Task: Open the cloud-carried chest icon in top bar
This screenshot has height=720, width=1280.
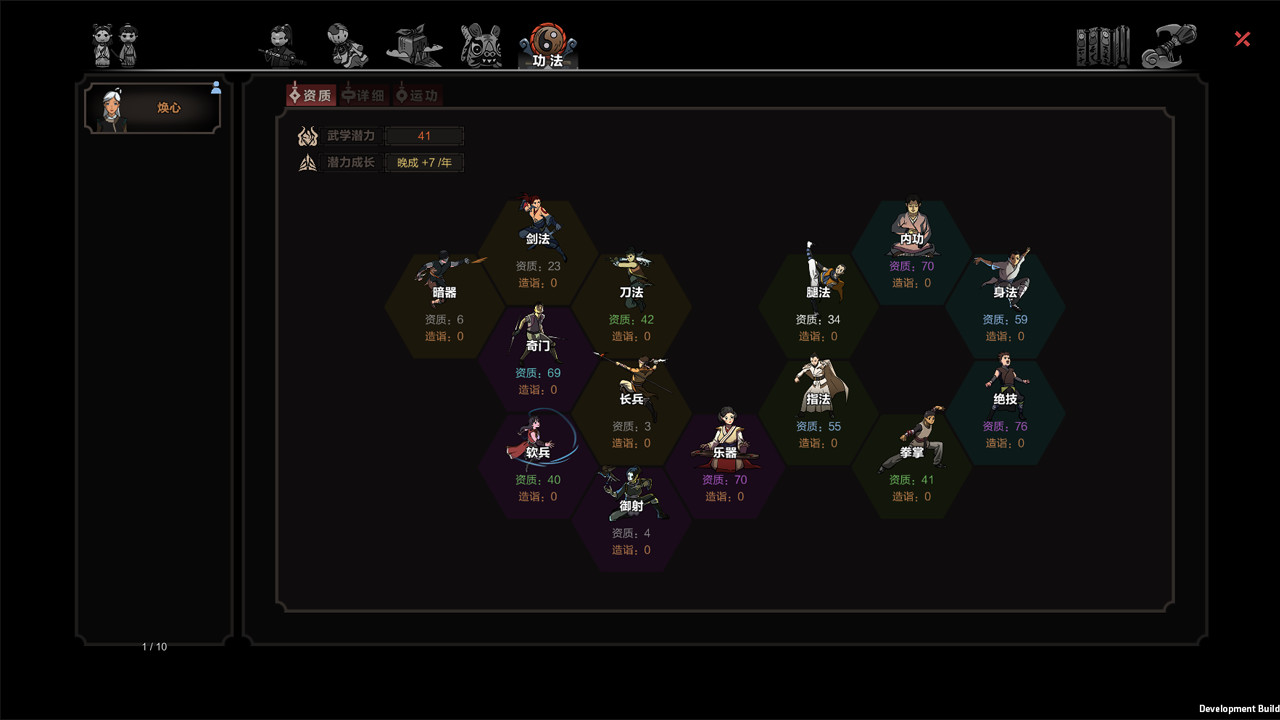Action: (x=414, y=40)
